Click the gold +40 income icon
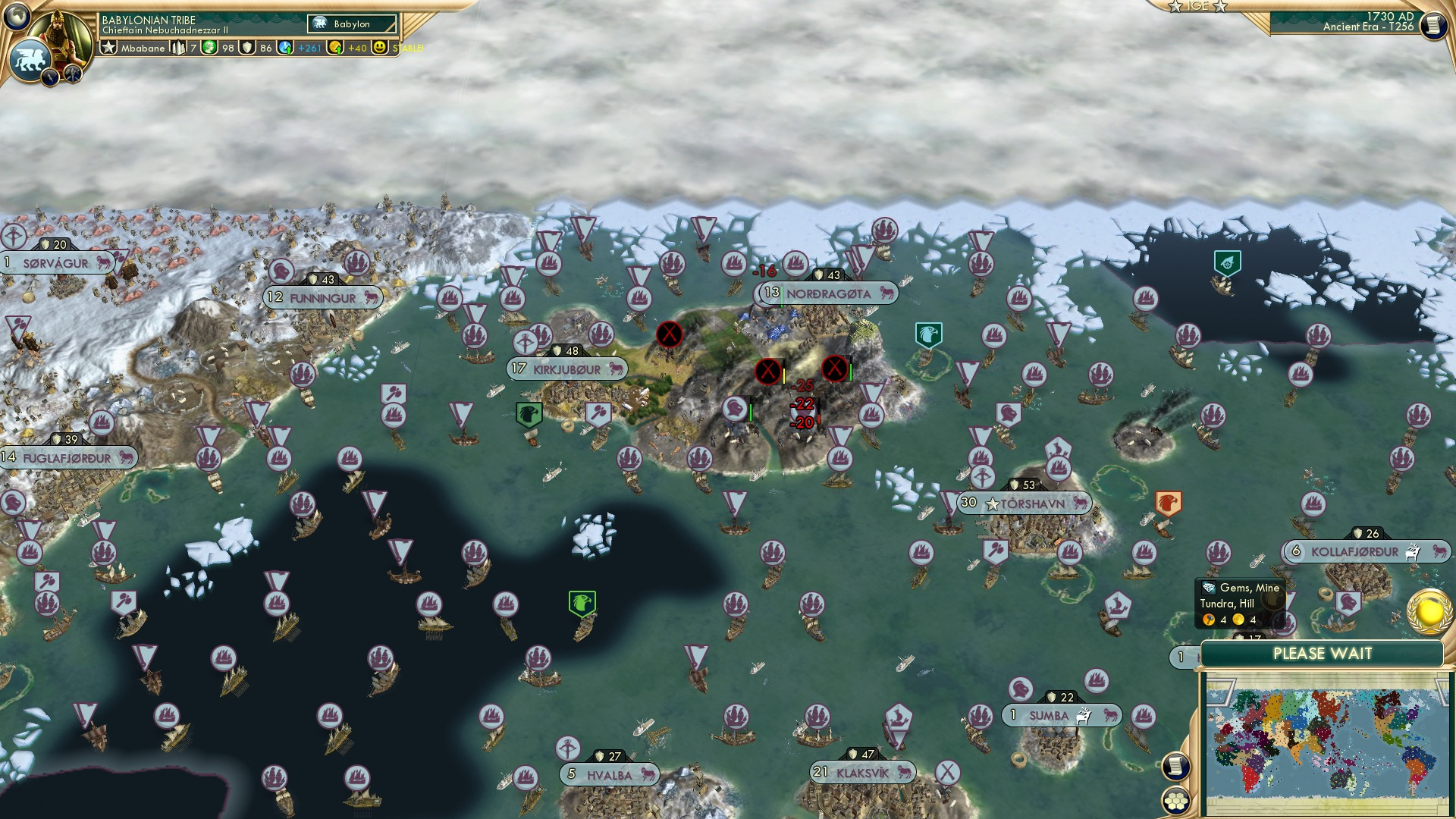The image size is (1456, 819). 334,47
